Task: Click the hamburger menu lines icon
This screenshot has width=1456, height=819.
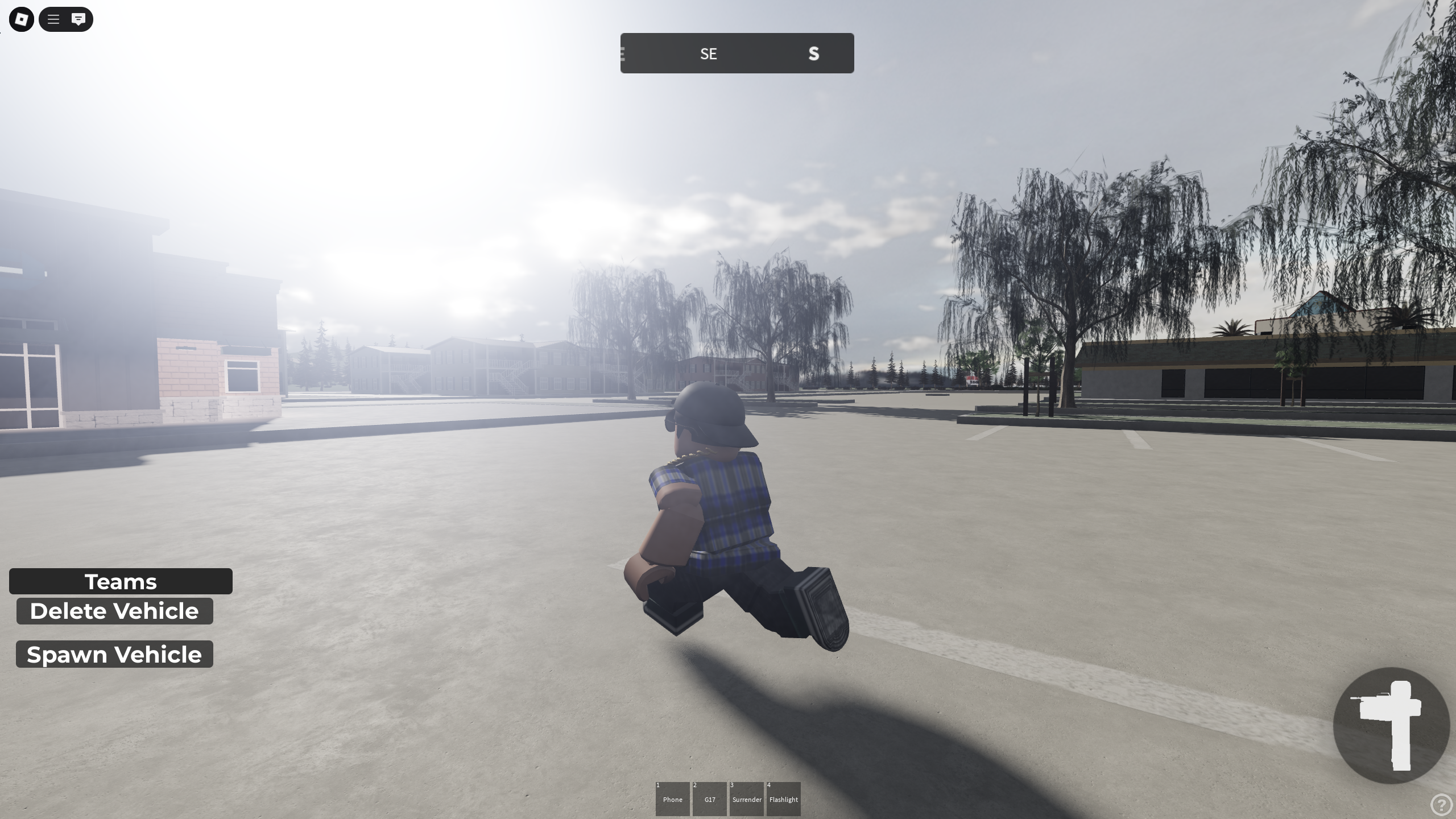Action: [x=53, y=19]
